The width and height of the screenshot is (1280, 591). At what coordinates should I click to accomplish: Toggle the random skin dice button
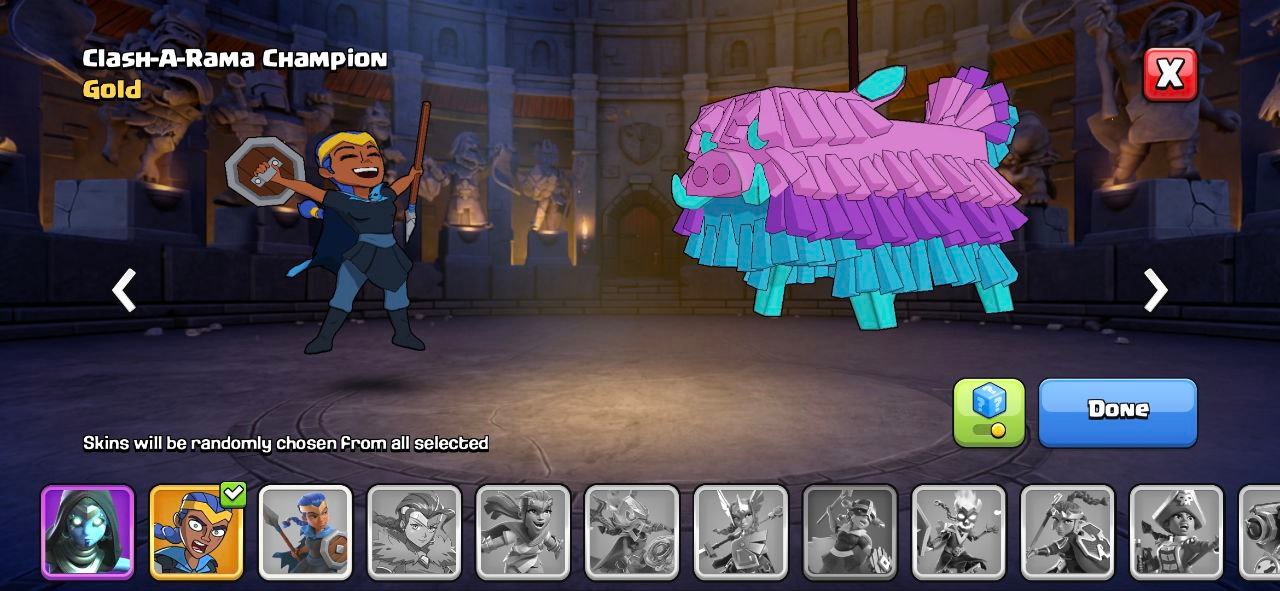coord(988,411)
